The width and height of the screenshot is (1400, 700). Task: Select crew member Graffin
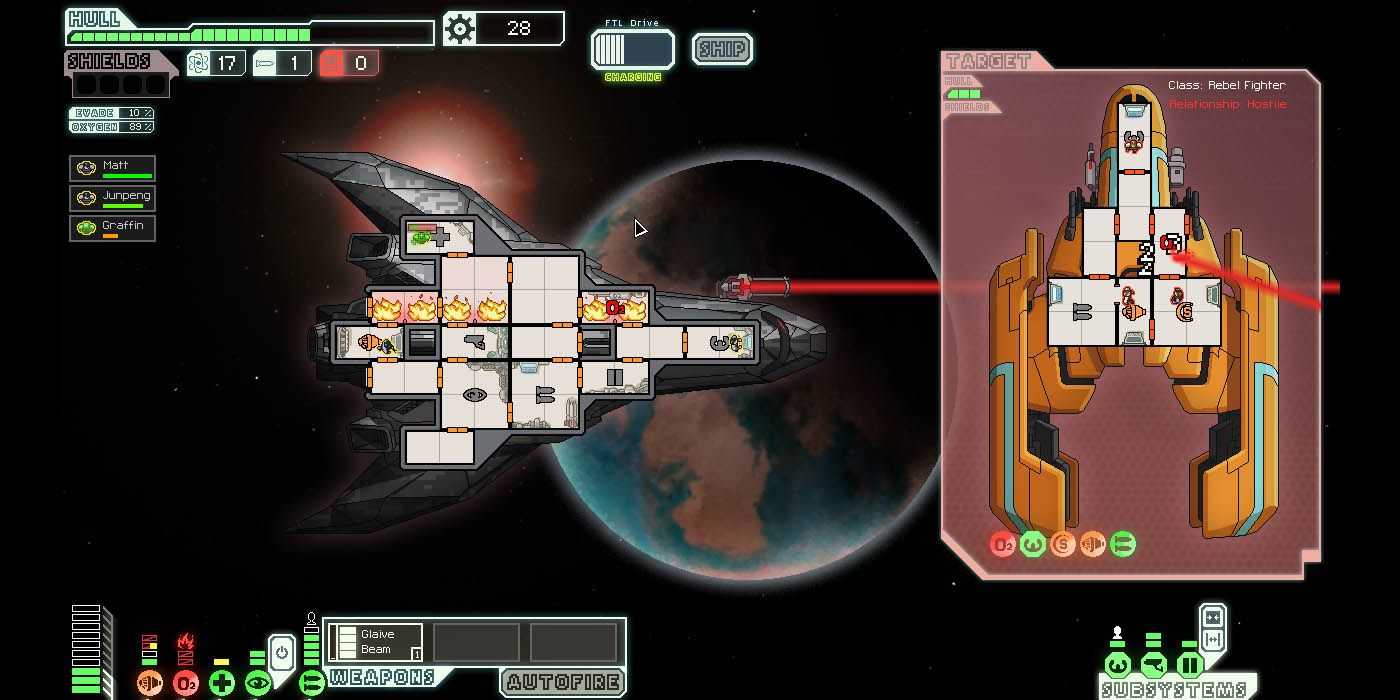pyautogui.click(x=112, y=227)
